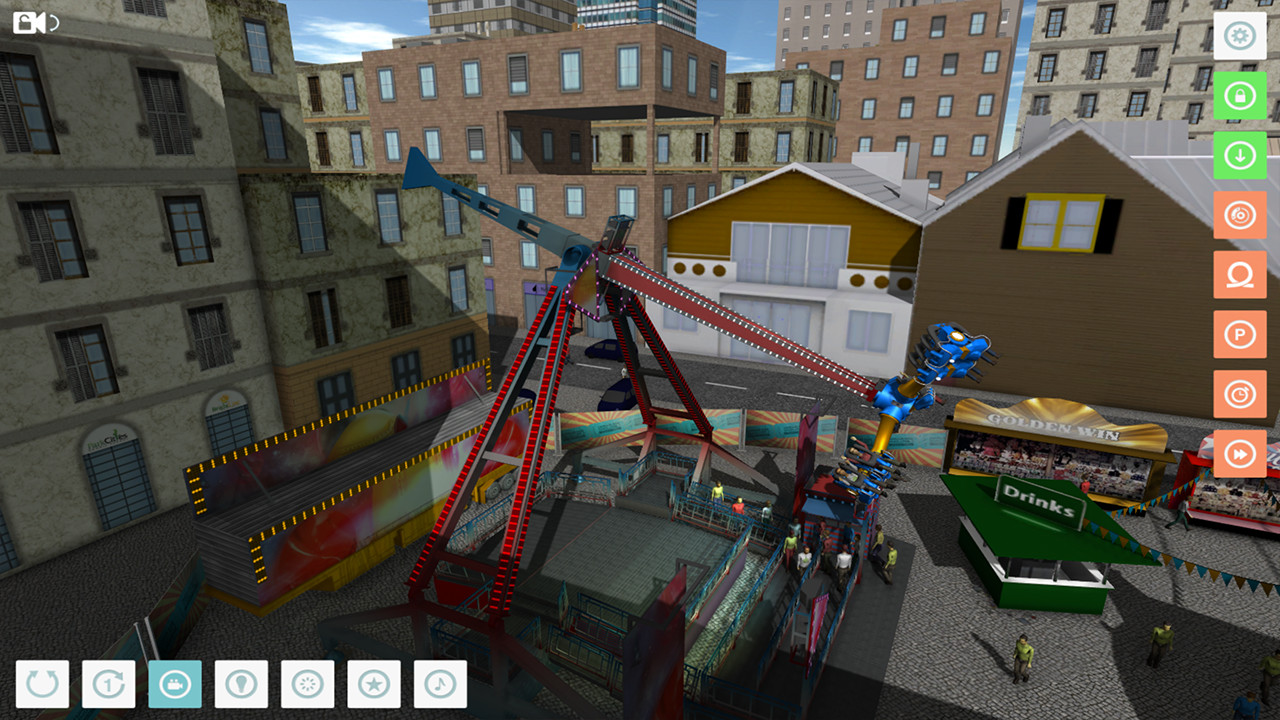
Task: Toggle the ride lights bulb
Action: (x=240, y=684)
